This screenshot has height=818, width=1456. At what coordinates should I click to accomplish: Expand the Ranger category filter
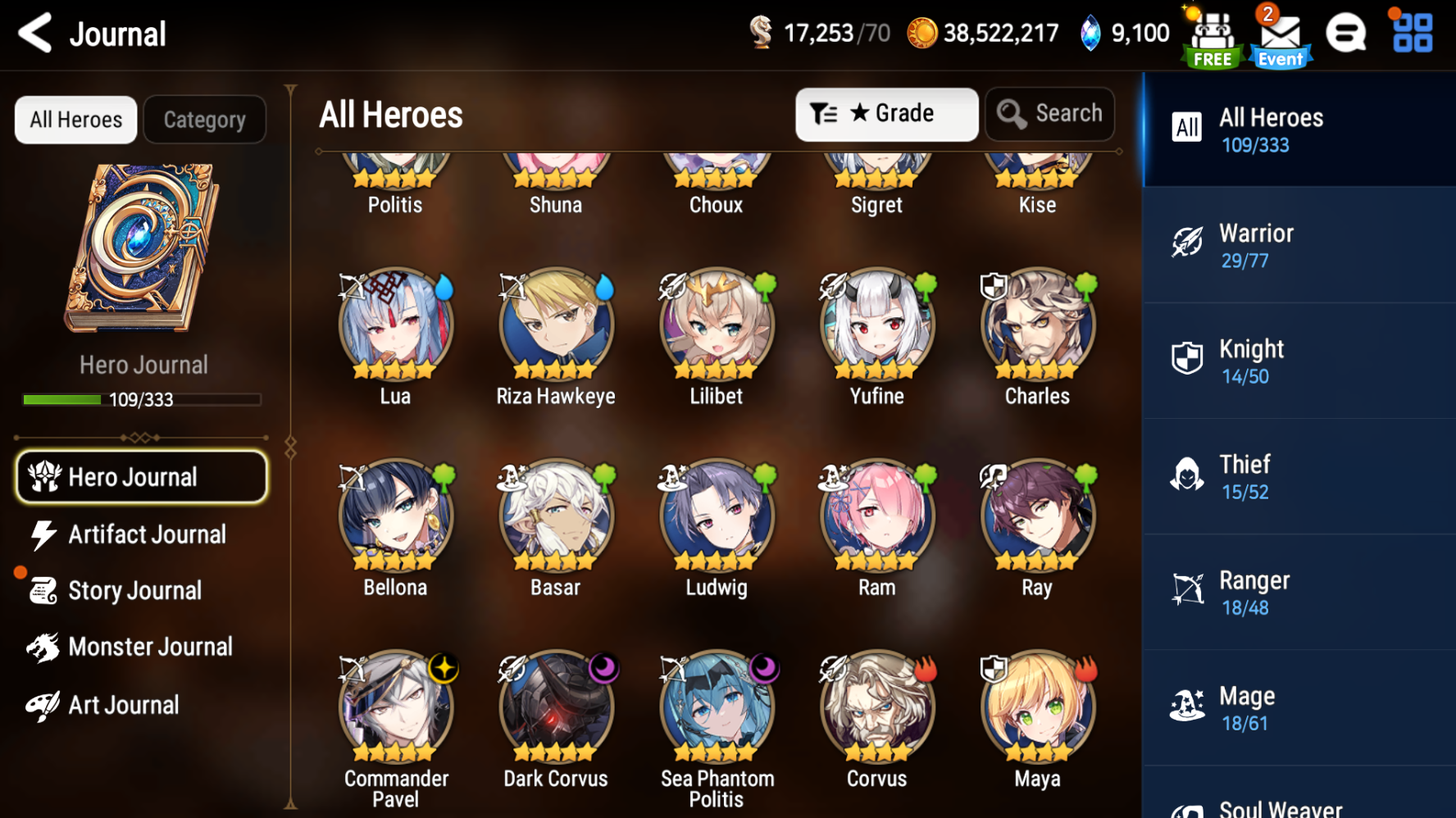(x=1298, y=592)
